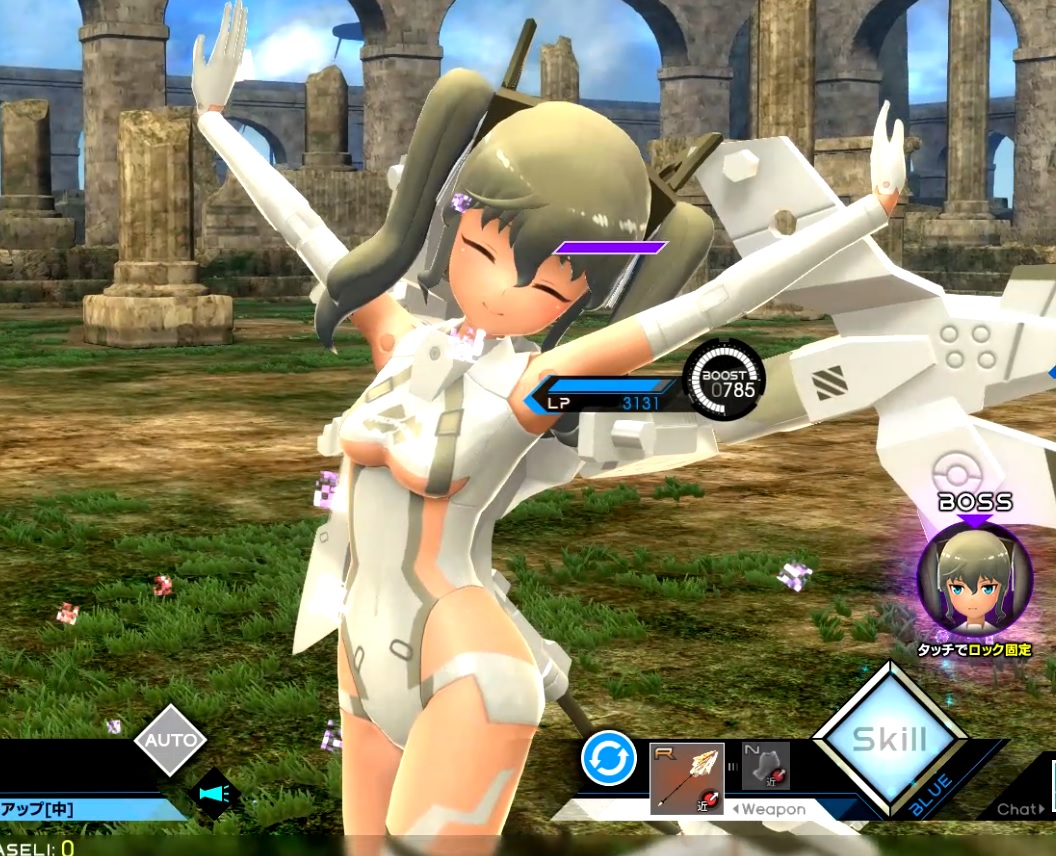Choose the N-rank gauntlet weapon slot
The width and height of the screenshot is (1056, 856).
click(766, 766)
